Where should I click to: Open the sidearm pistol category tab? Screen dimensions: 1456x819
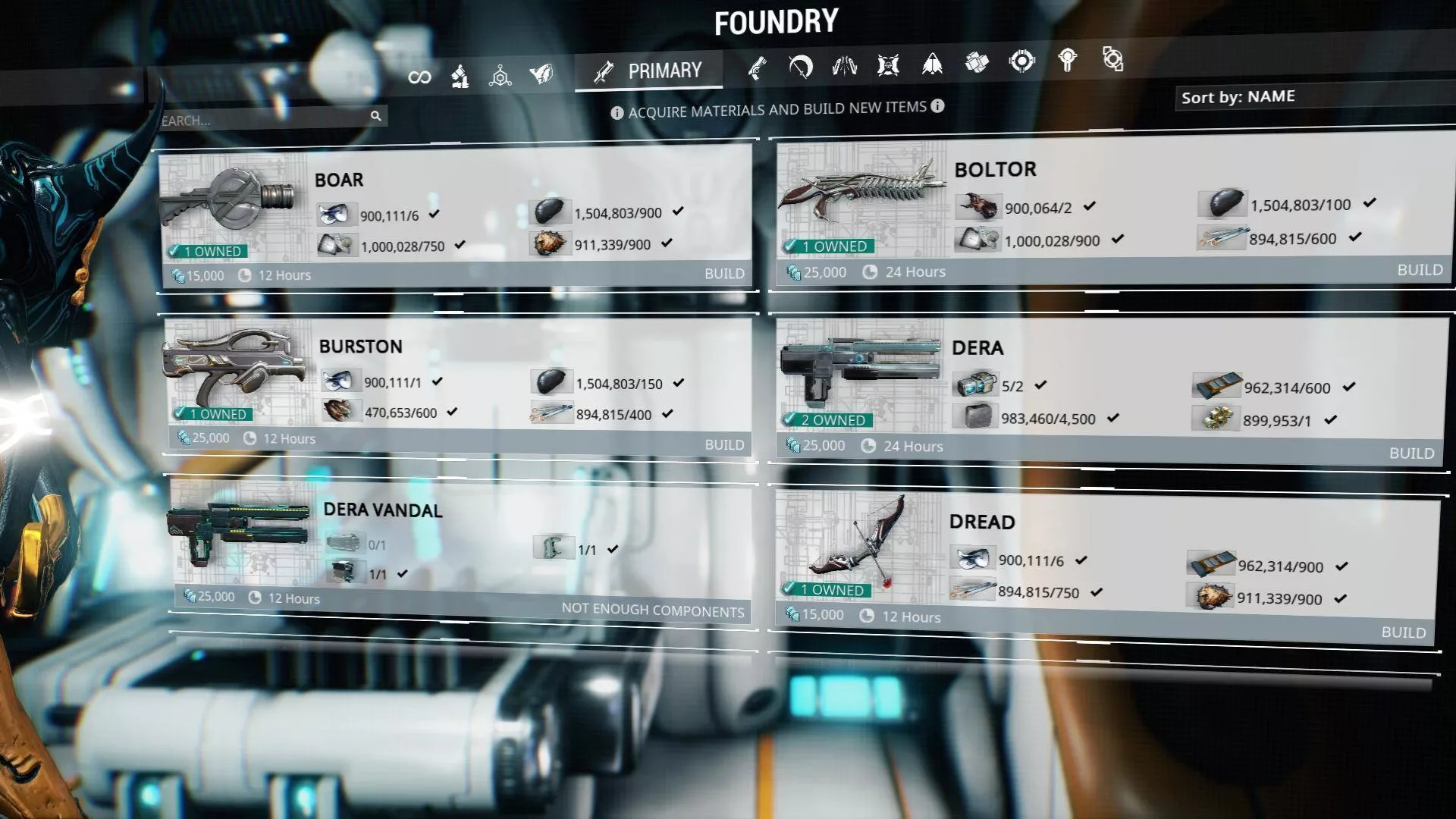coord(757,68)
